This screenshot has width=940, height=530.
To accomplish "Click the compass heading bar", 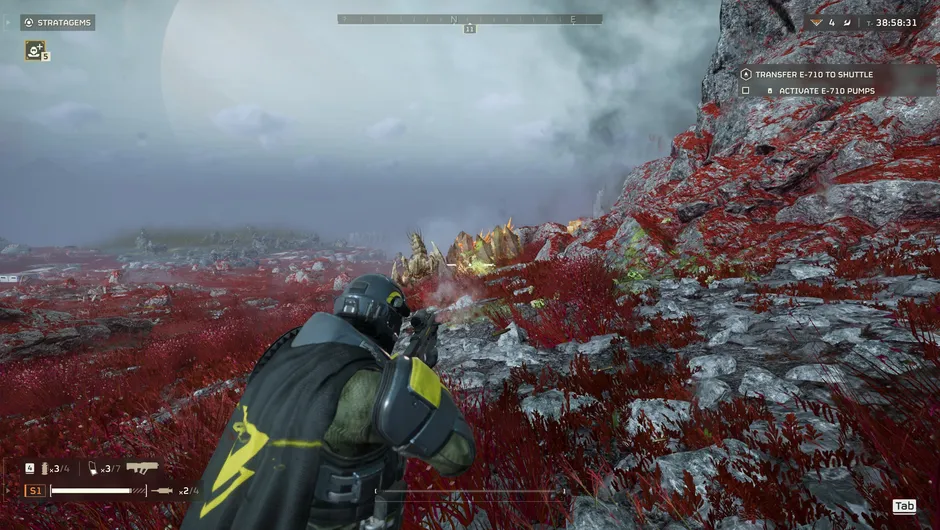I will coord(470,19).
